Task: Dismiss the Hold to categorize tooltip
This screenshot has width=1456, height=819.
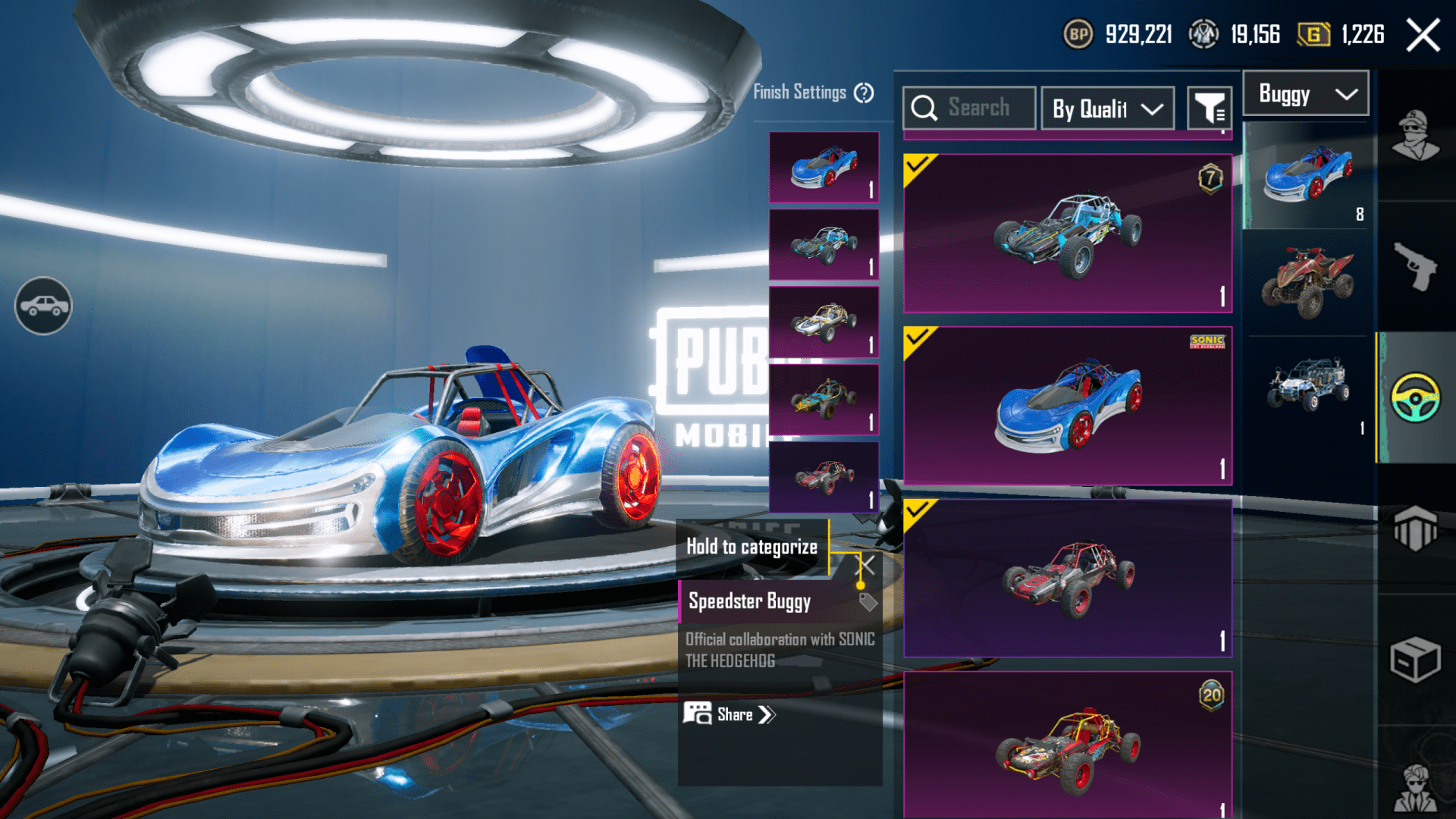Action: tap(867, 565)
